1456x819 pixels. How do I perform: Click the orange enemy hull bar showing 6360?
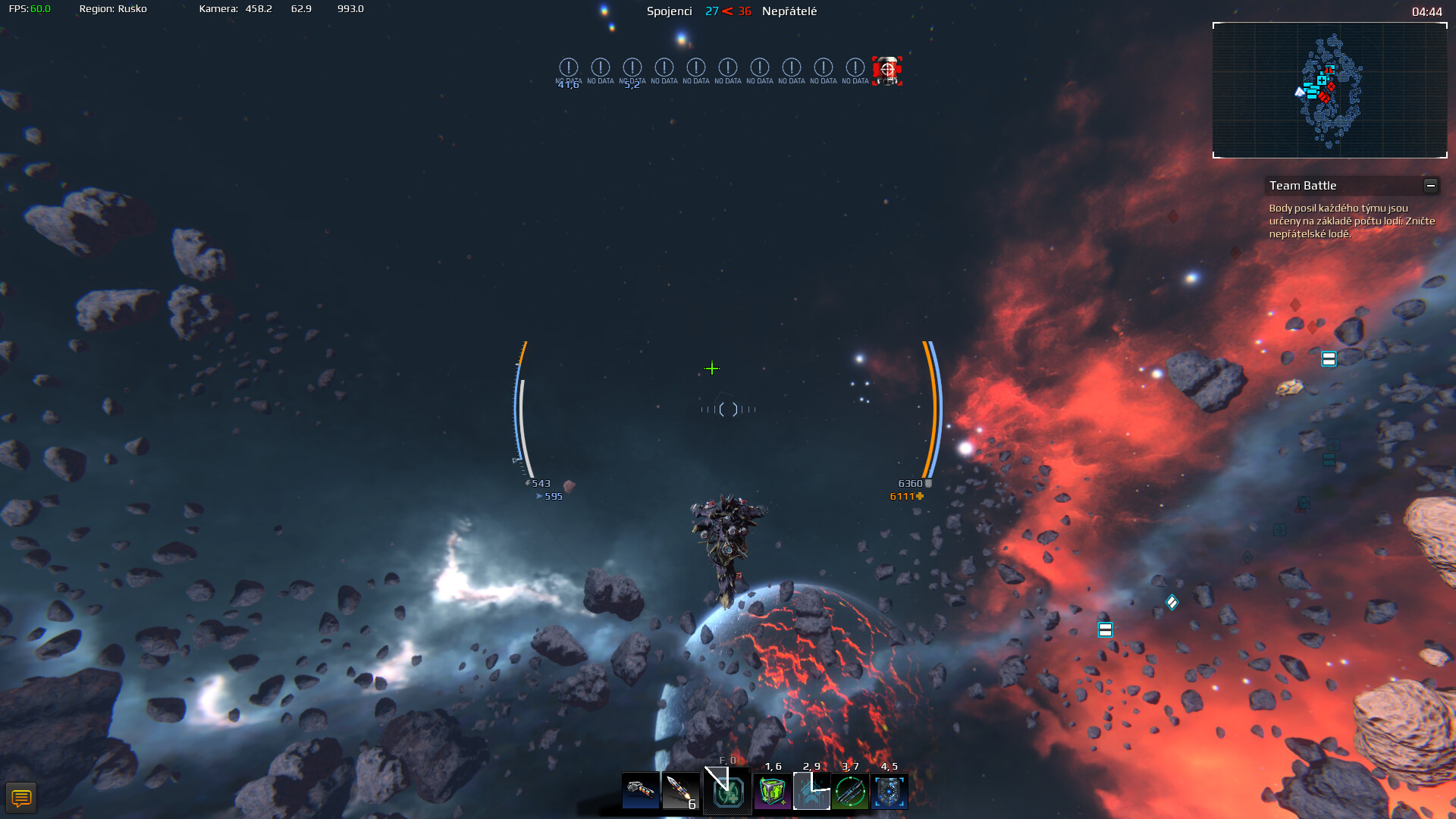(x=931, y=409)
